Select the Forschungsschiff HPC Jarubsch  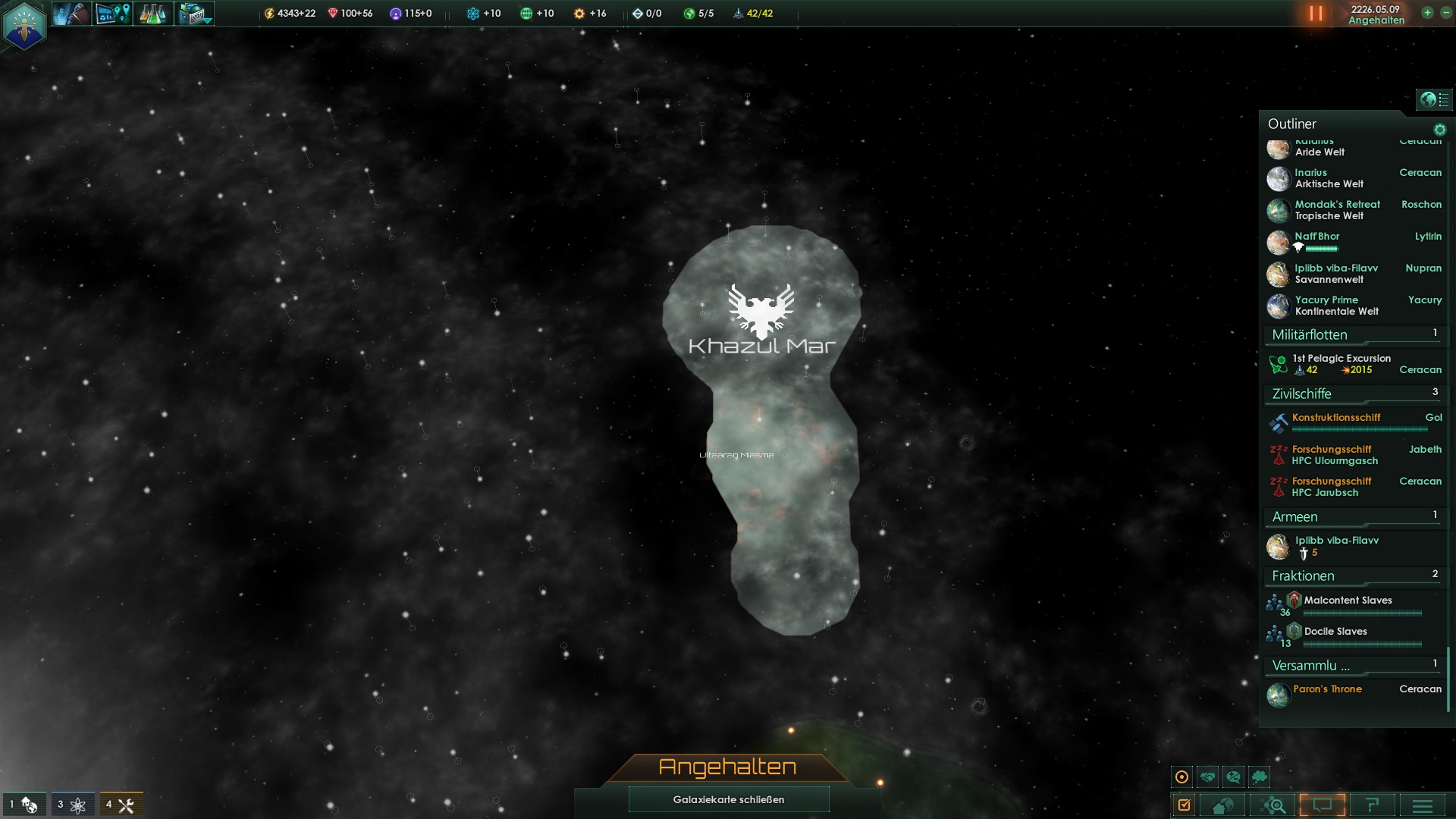pyautogui.click(x=1332, y=487)
